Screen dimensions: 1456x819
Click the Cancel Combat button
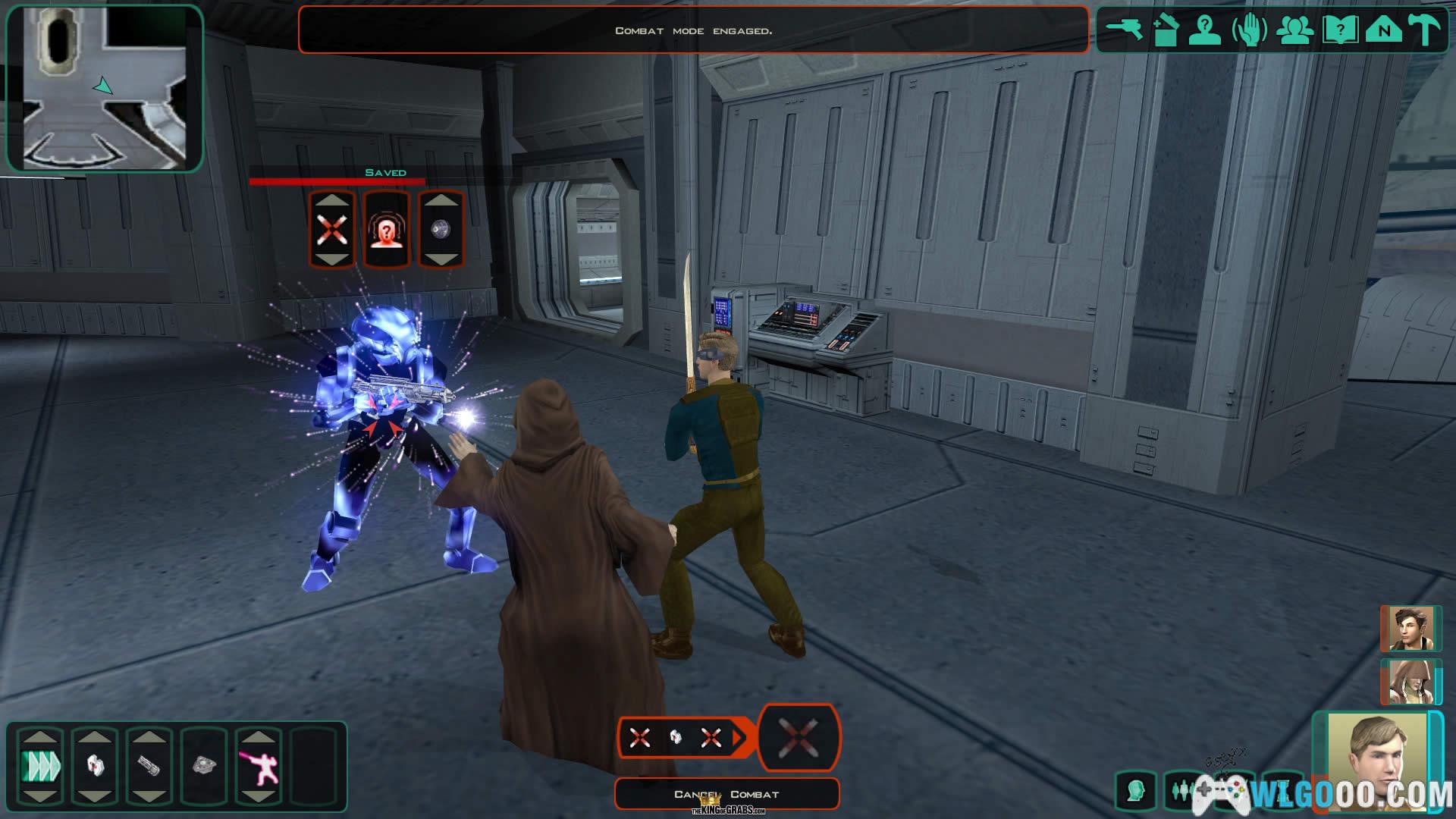(x=726, y=794)
